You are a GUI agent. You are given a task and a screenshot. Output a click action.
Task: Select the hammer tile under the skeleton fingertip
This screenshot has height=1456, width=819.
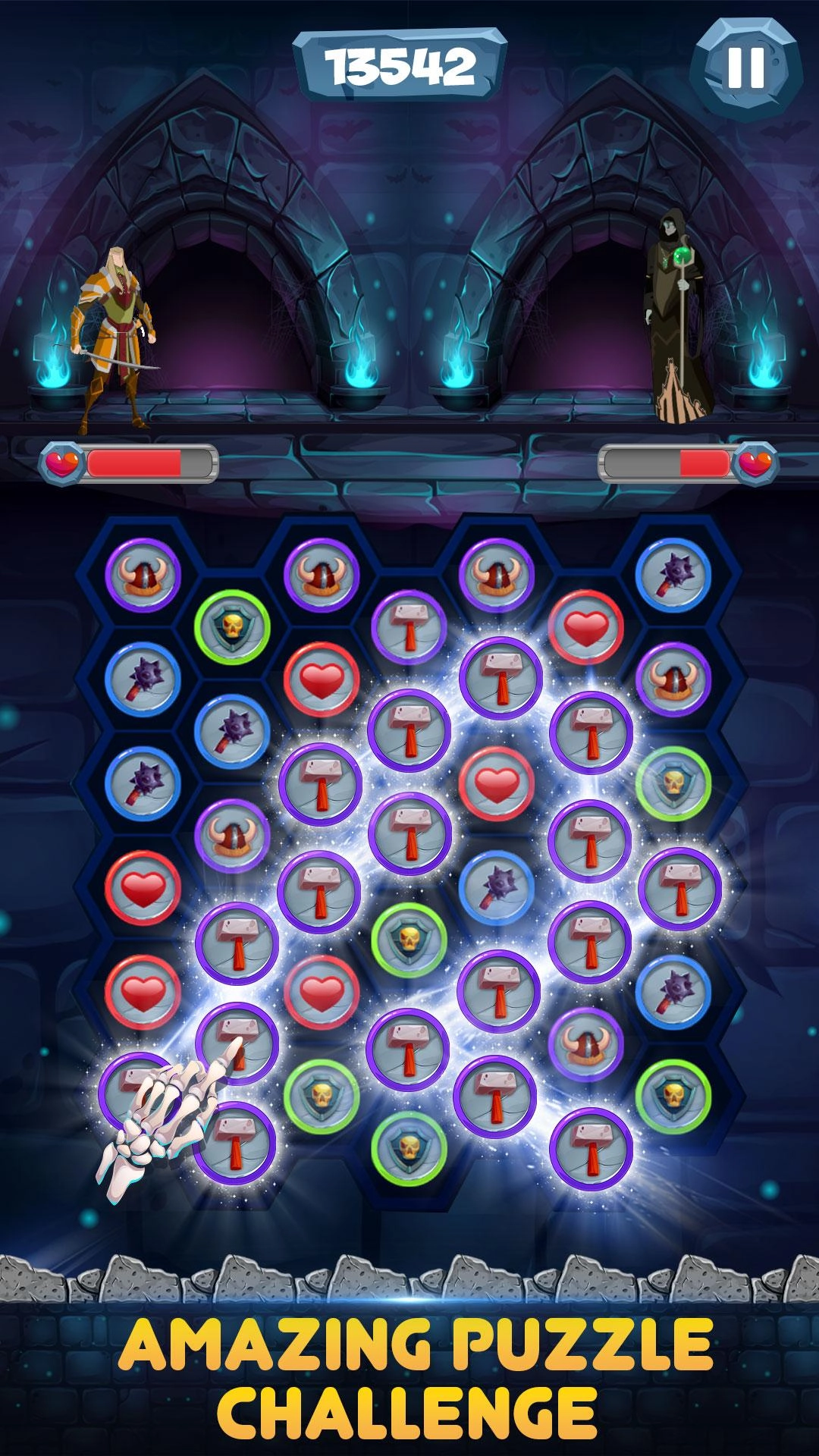(237, 1041)
